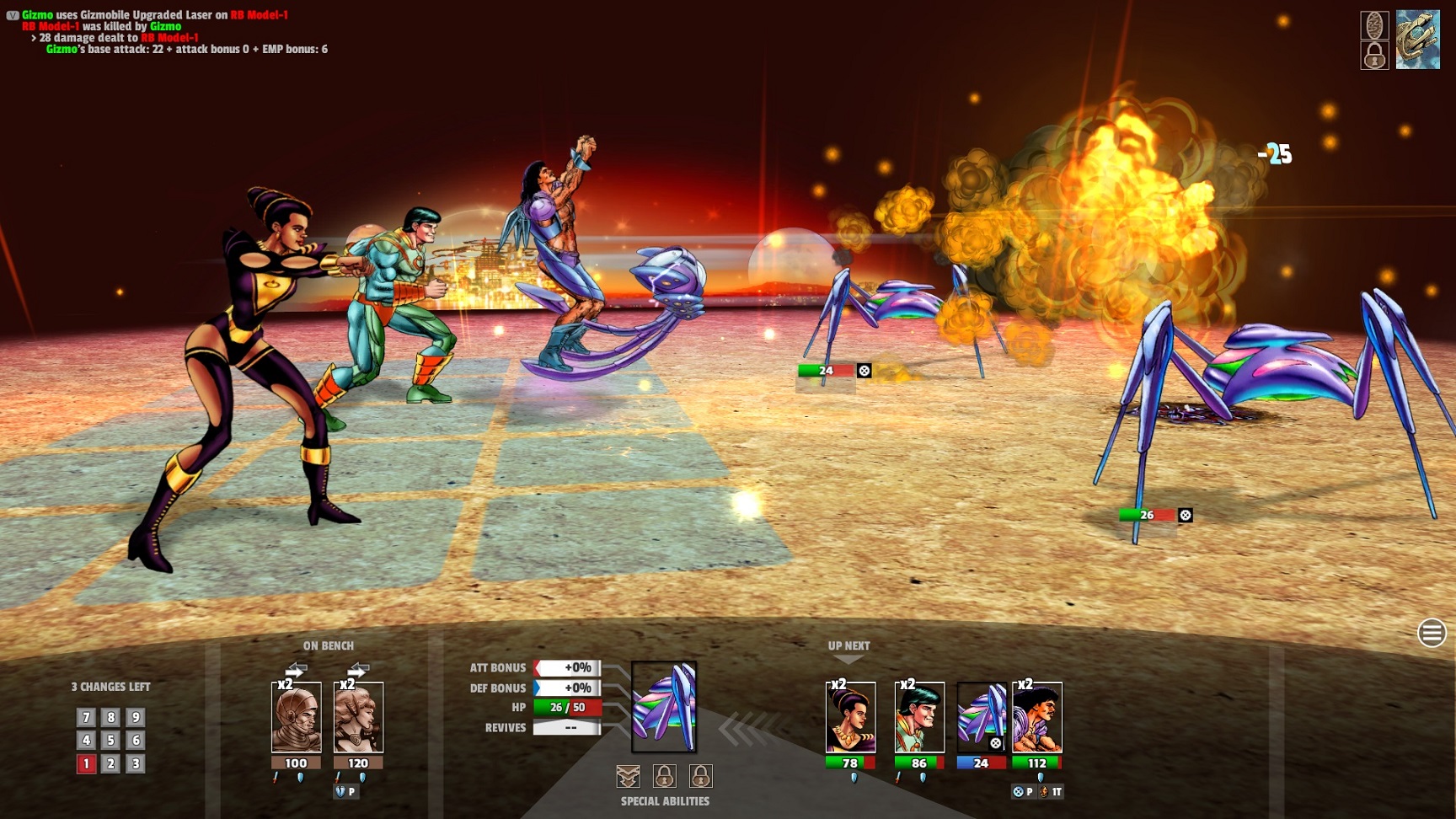Click the padlock icon under the rune stone
1456x819 pixels.
pyautogui.click(x=1374, y=56)
